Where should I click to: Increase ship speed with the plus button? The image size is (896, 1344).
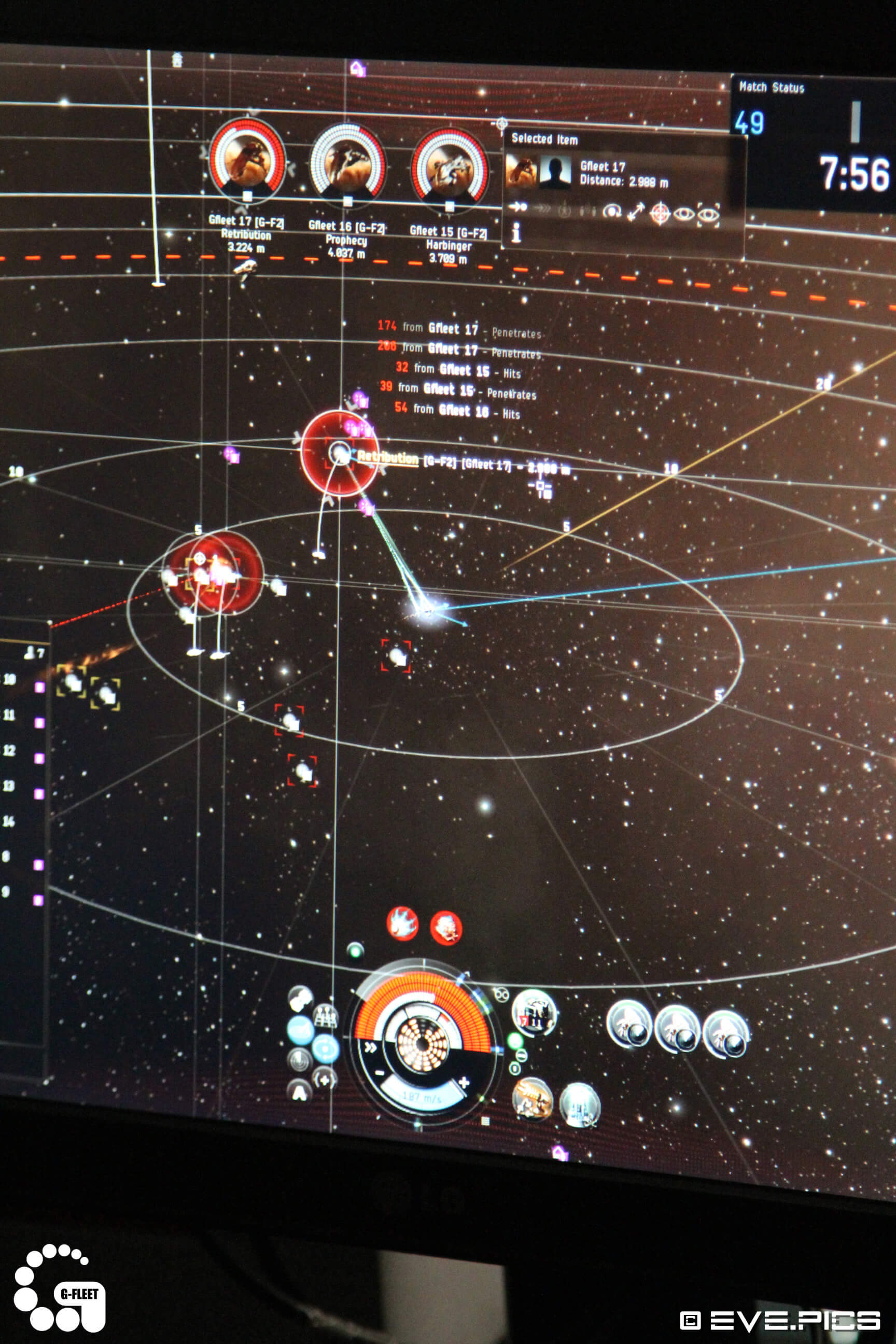coord(464,1082)
